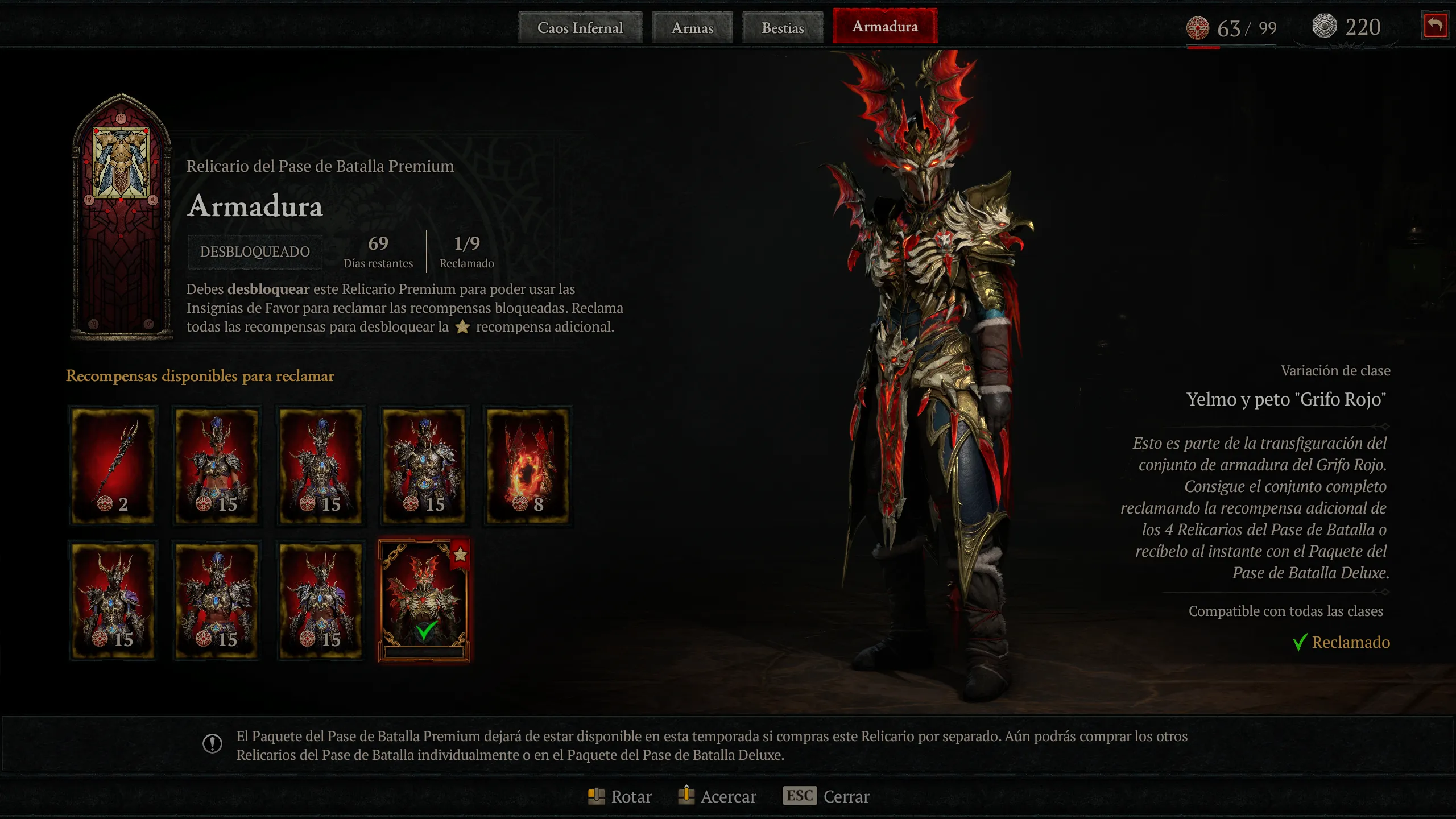Image resolution: width=1456 pixels, height=819 pixels.
Task: Select the claimed star bonus armor reward
Action: coord(424,600)
